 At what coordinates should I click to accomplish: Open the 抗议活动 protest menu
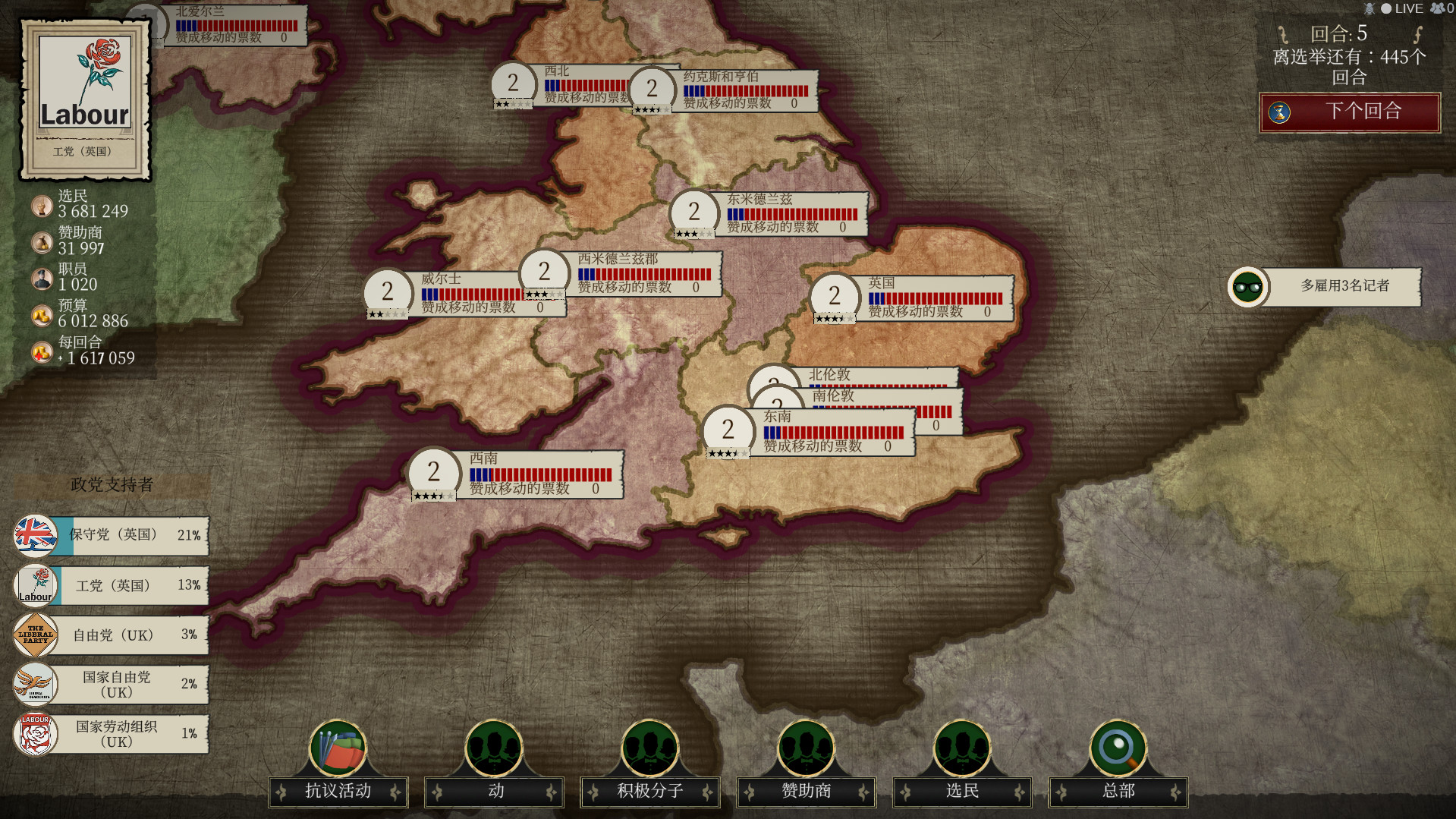tap(338, 791)
